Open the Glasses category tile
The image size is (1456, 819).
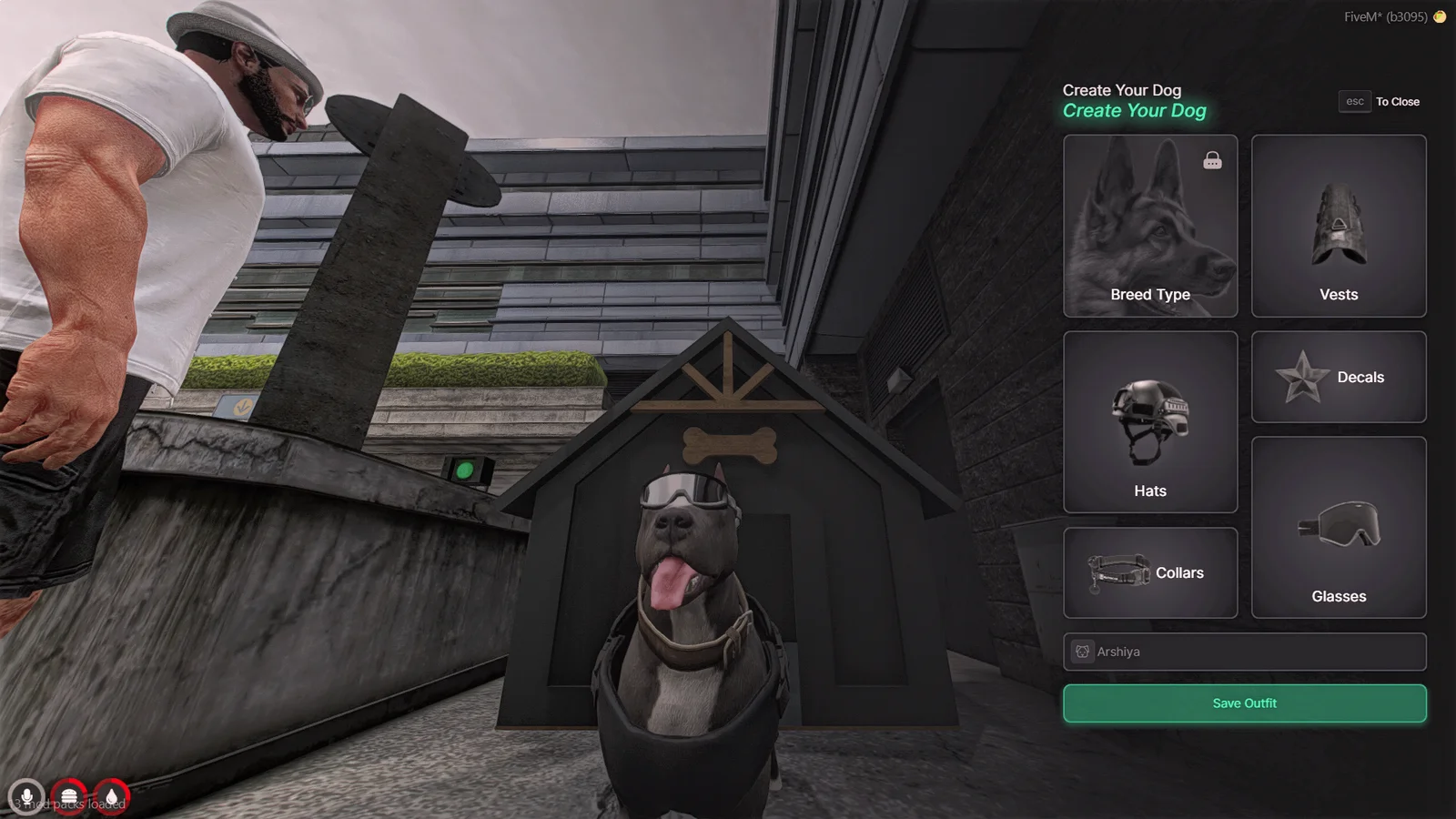pyautogui.click(x=1338, y=528)
